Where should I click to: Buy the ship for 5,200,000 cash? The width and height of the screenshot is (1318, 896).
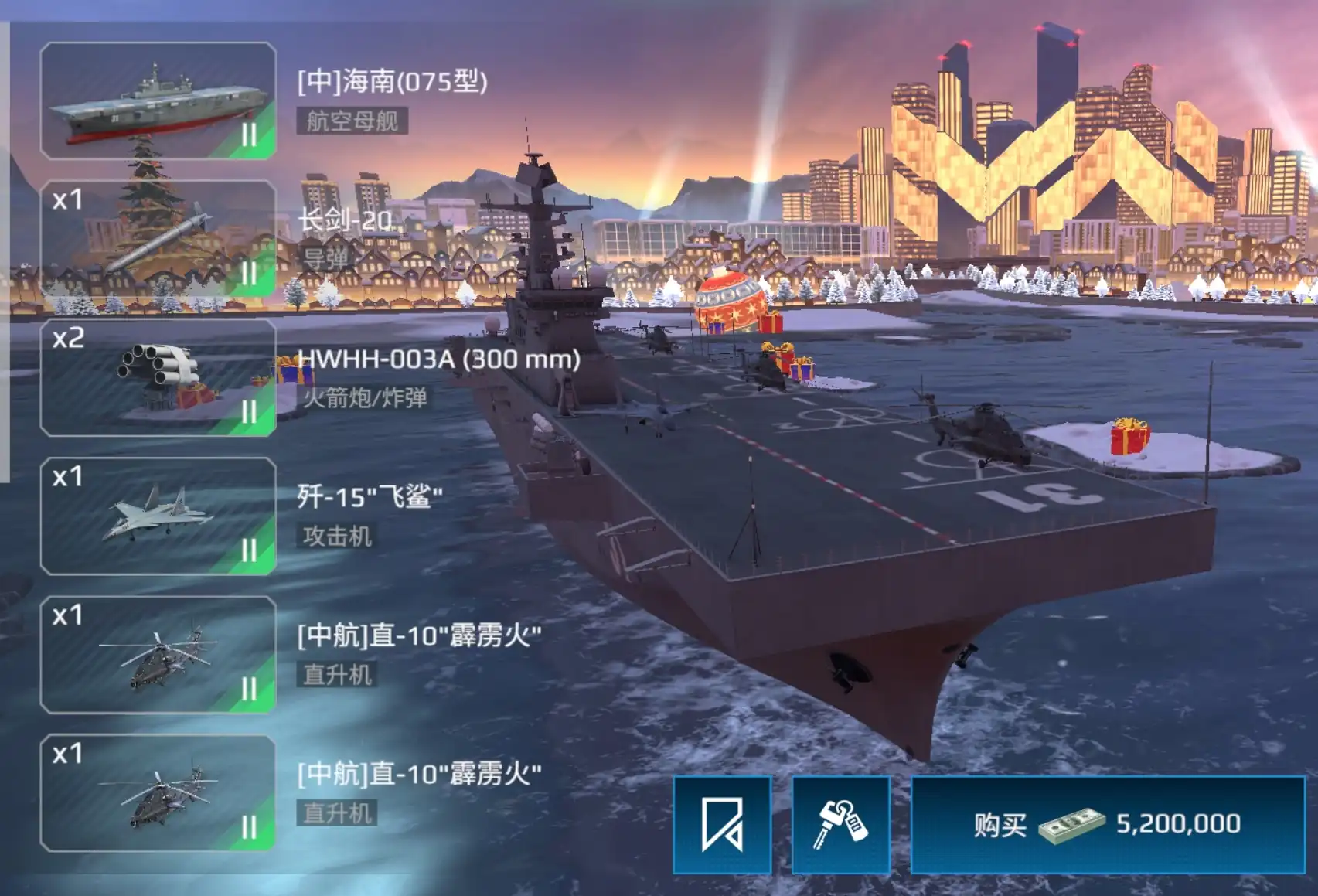tap(1108, 825)
